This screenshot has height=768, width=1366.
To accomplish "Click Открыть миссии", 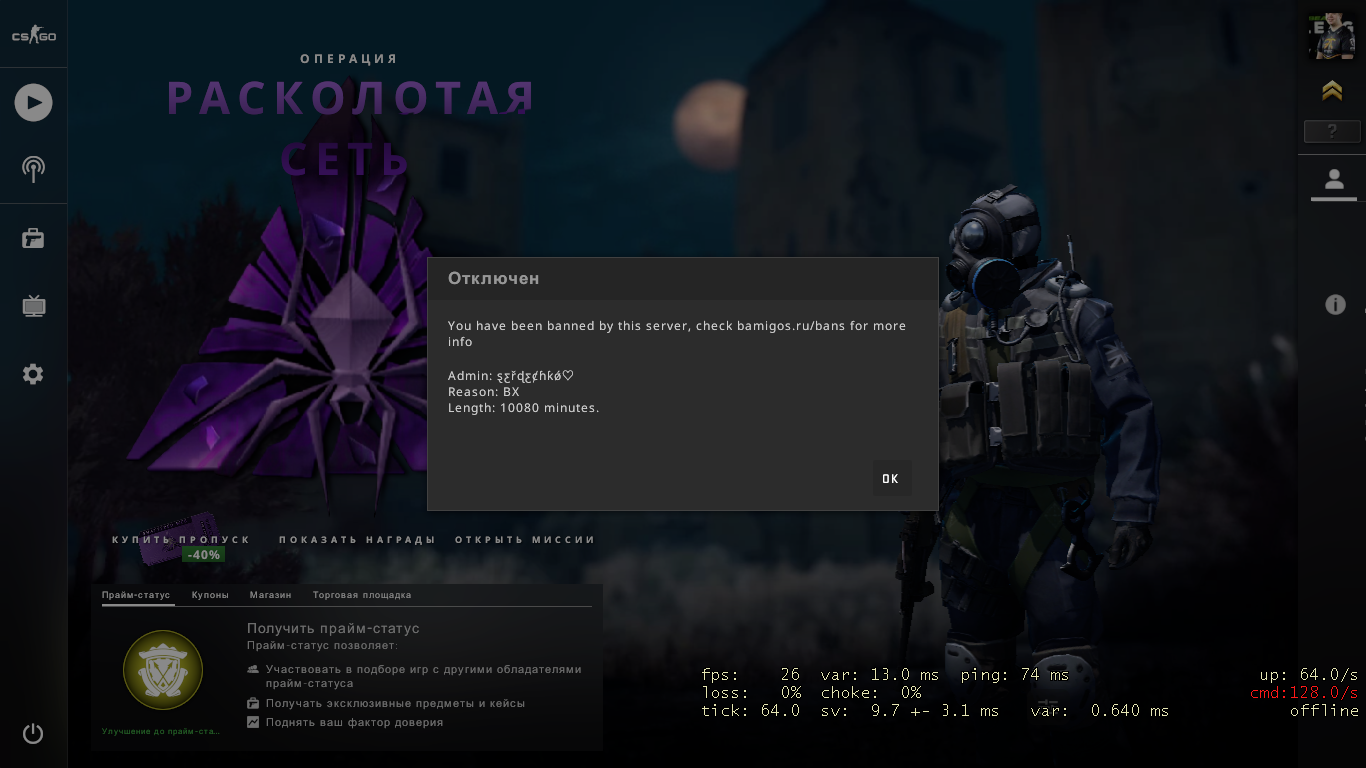I will click(525, 540).
